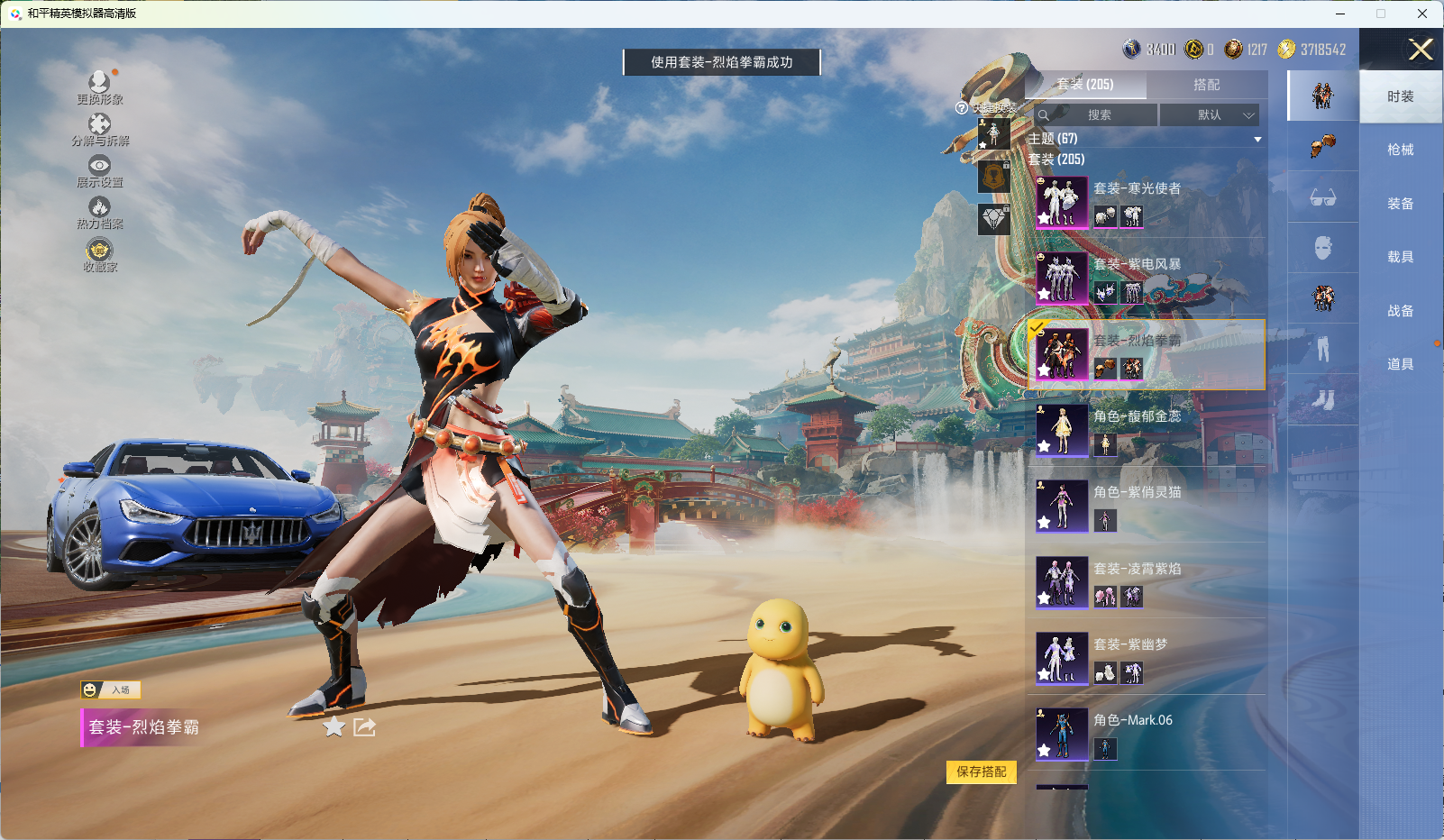Viewport: 1444px width, 840px height.
Task: Choose the 角色-紫俏灵猫 character
Action: point(1145,506)
